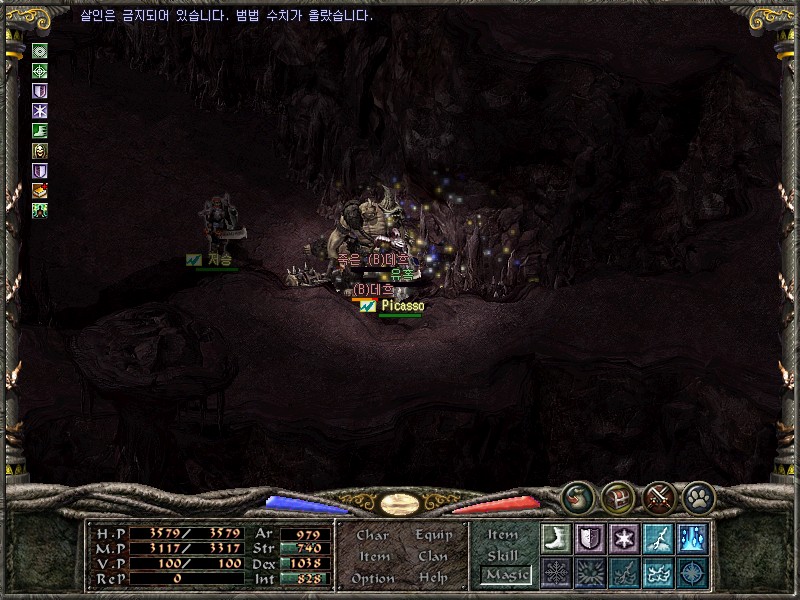Click the round paw print button

coord(698,495)
